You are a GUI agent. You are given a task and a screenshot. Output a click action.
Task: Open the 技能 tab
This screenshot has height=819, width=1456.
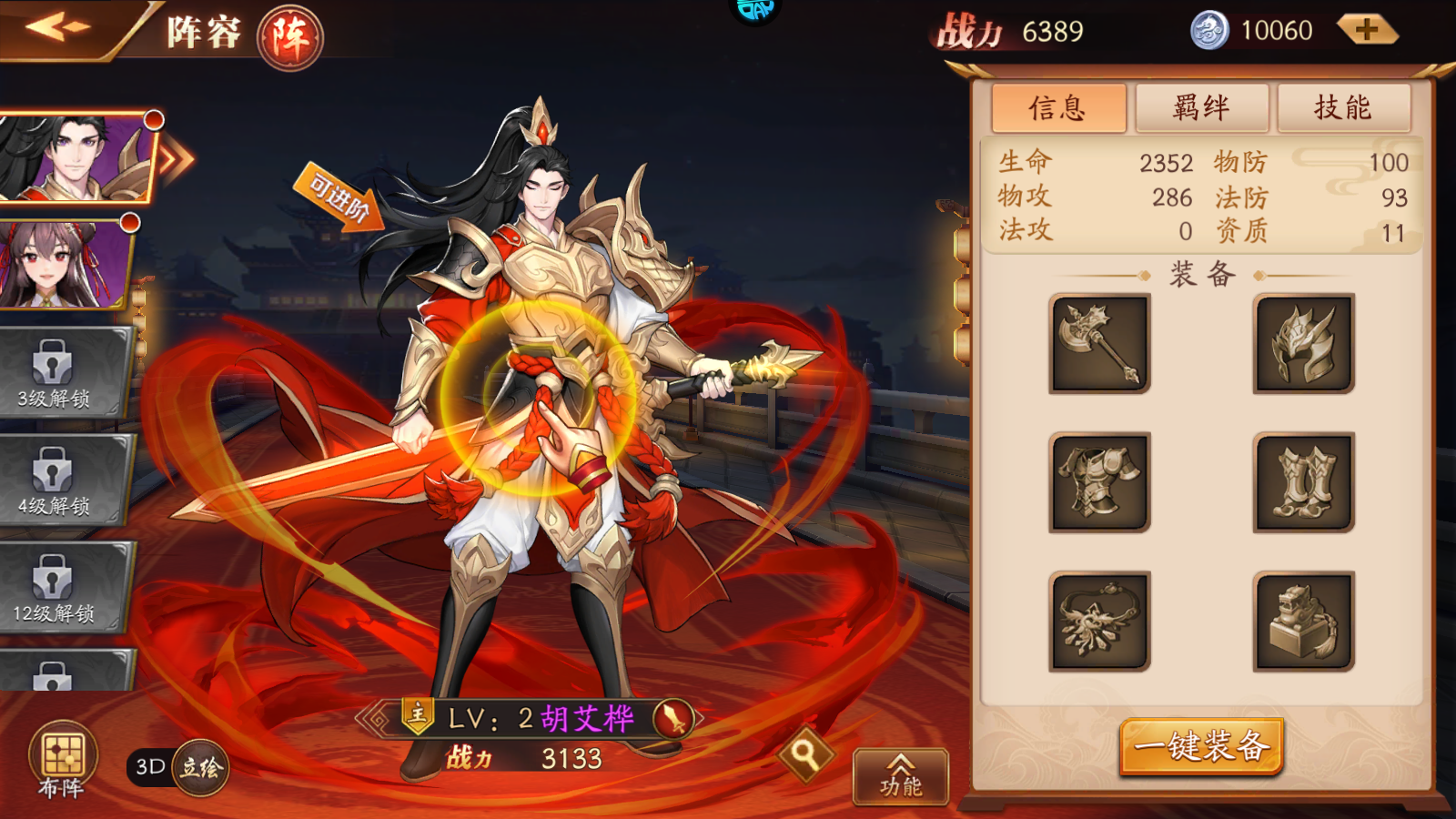coord(1343,108)
